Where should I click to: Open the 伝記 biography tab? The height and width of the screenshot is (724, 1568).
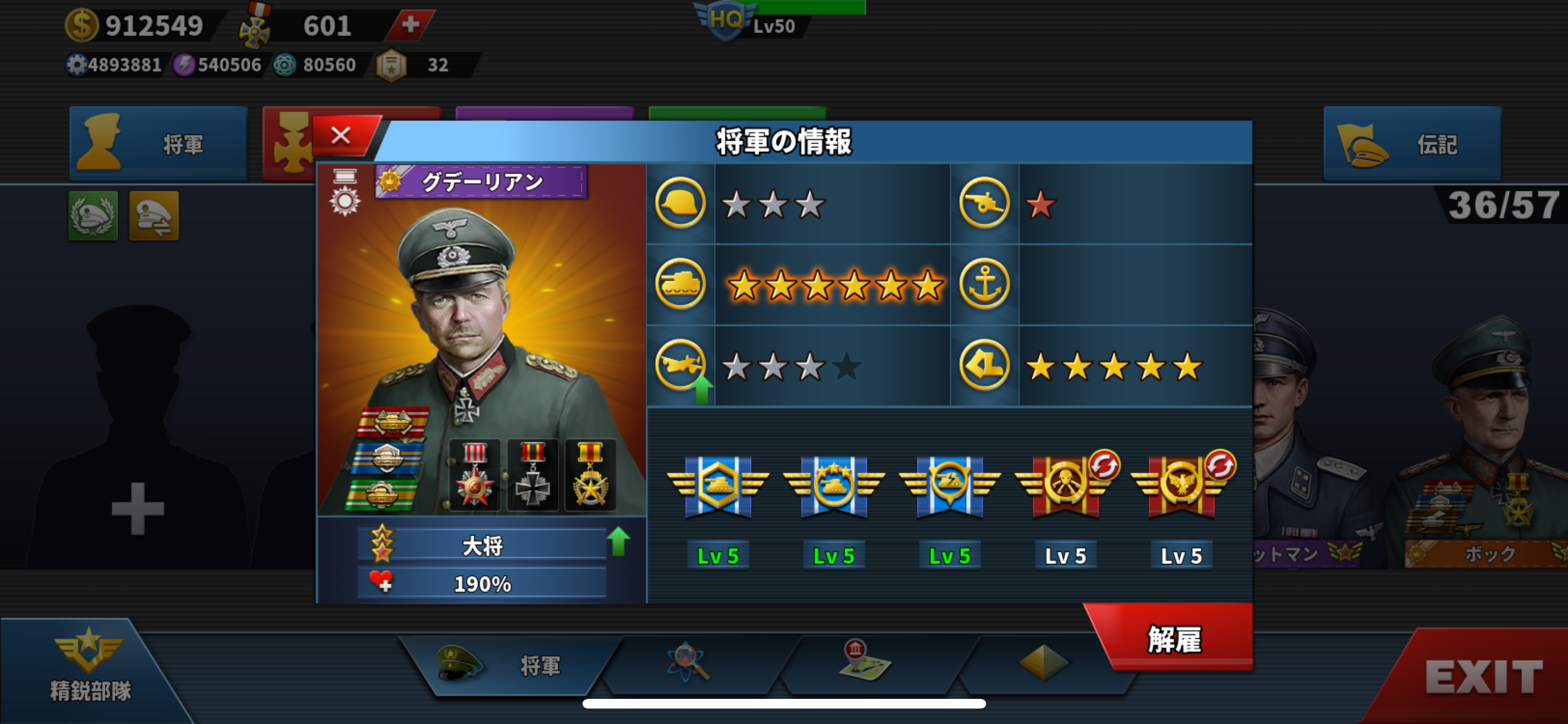[1412, 144]
